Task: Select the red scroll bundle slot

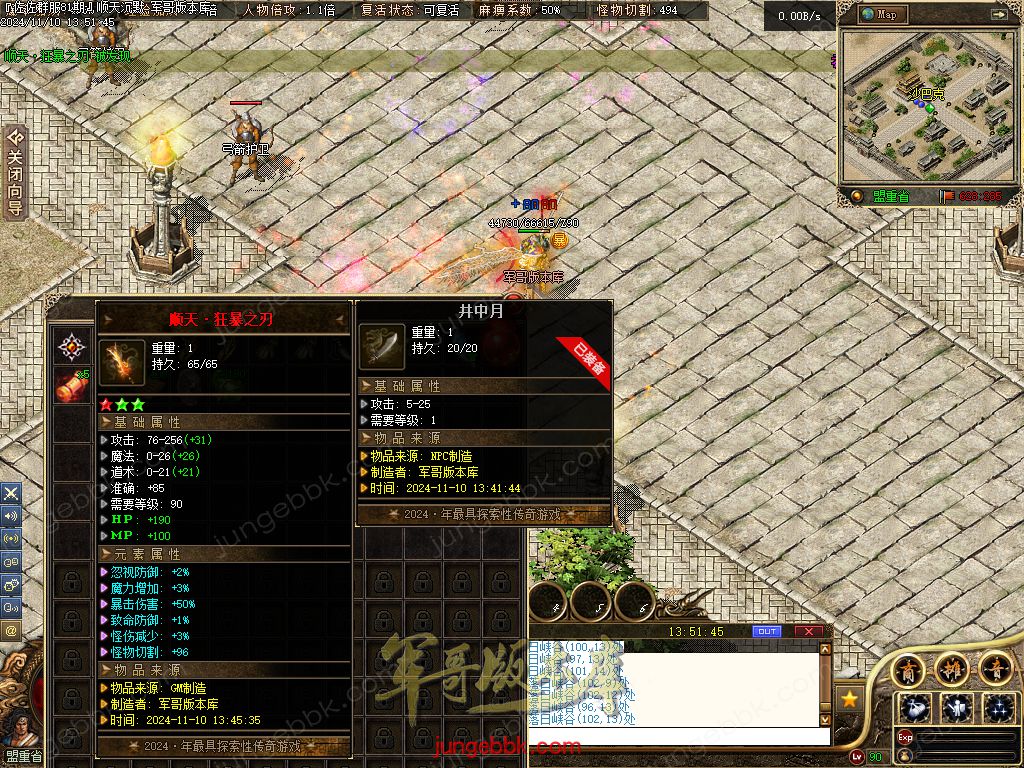Action: click(x=71, y=386)
